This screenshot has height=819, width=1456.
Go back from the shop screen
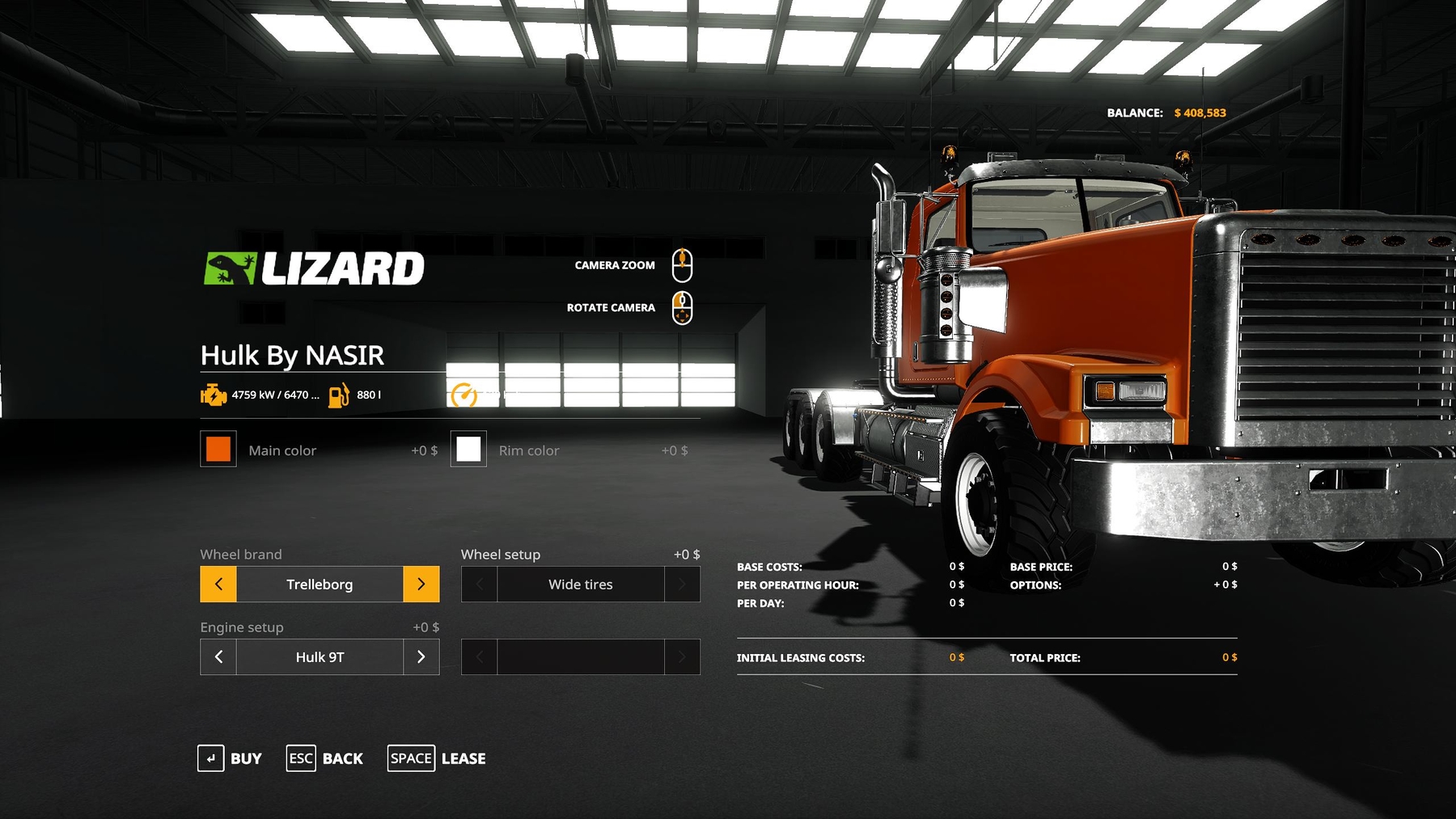click(x=324, y=758)
